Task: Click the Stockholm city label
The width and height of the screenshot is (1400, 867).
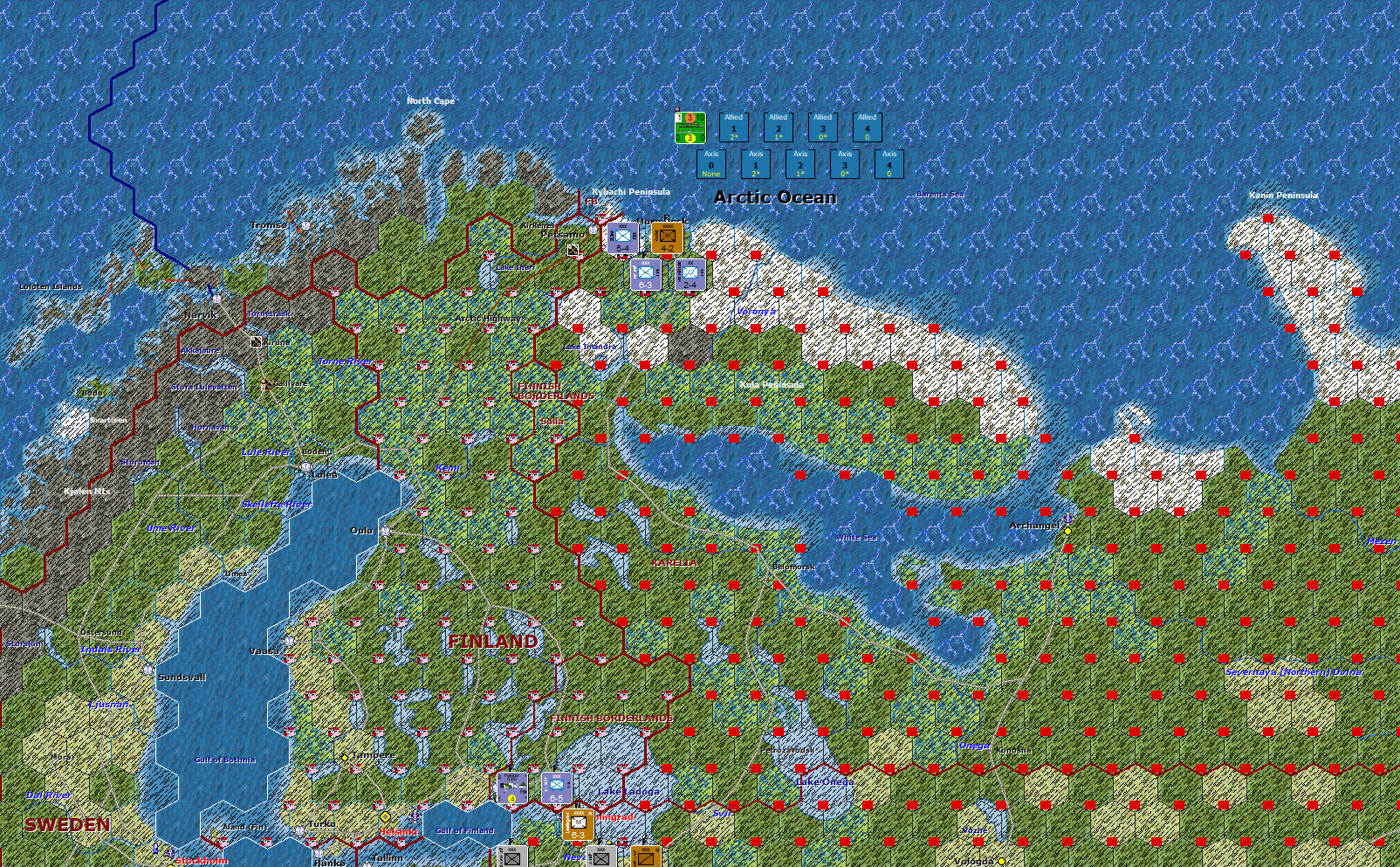Action: 202,860
